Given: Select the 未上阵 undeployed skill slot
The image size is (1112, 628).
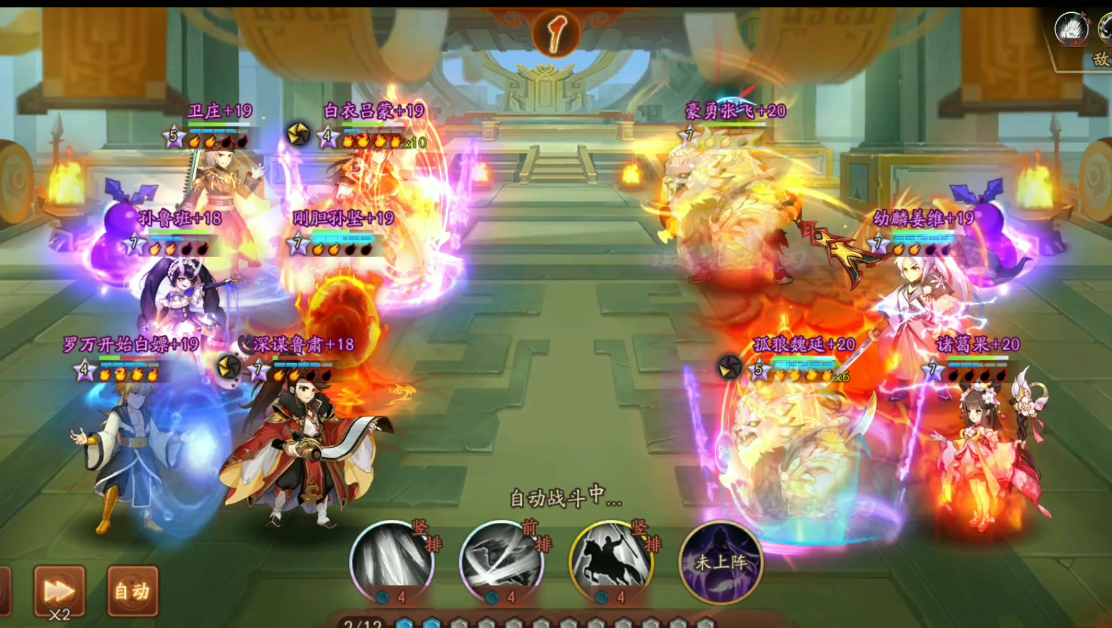Looking at the screenshot, I should pyautogui.click(x=721, y=561).
